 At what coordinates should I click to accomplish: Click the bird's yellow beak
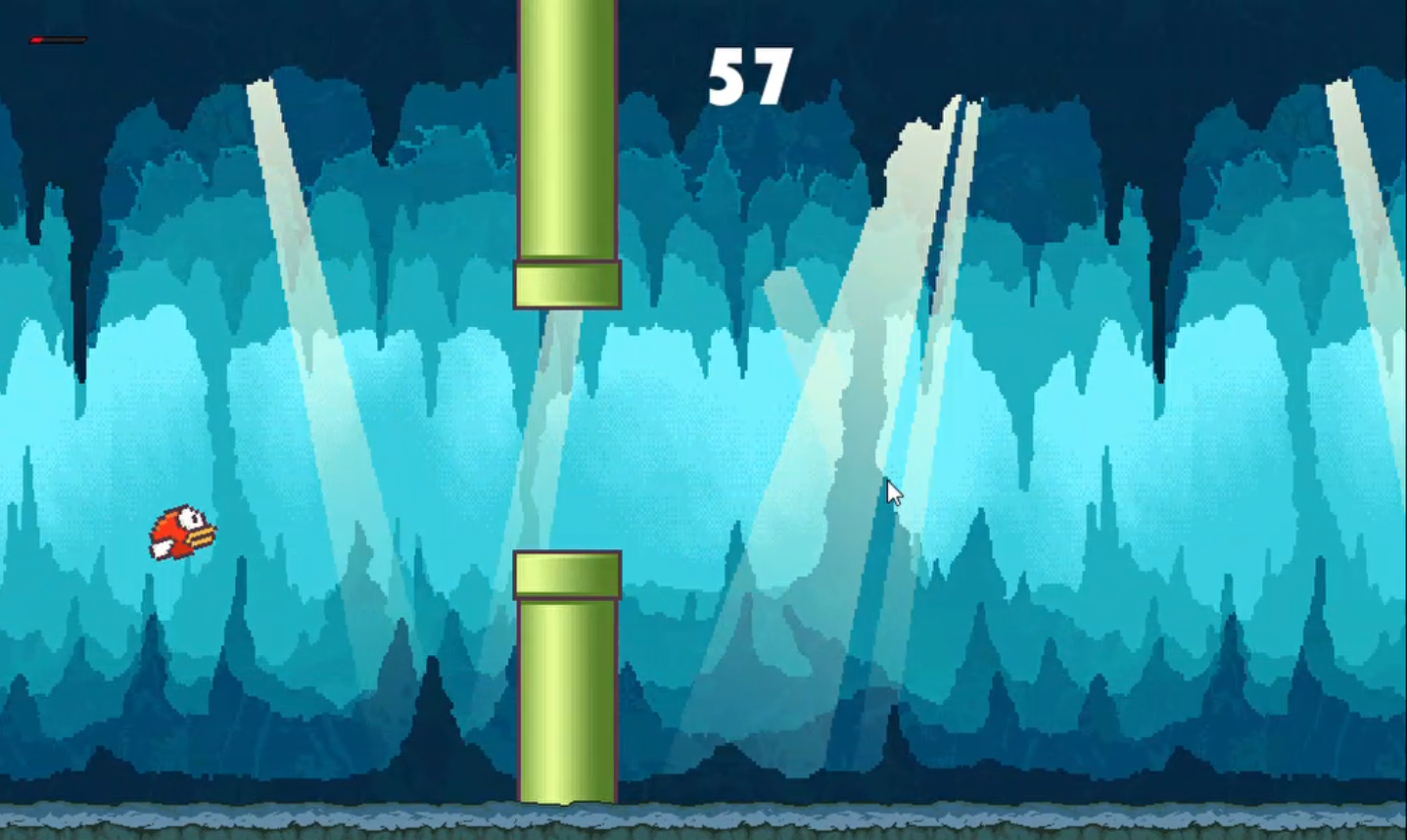[200, 537]
